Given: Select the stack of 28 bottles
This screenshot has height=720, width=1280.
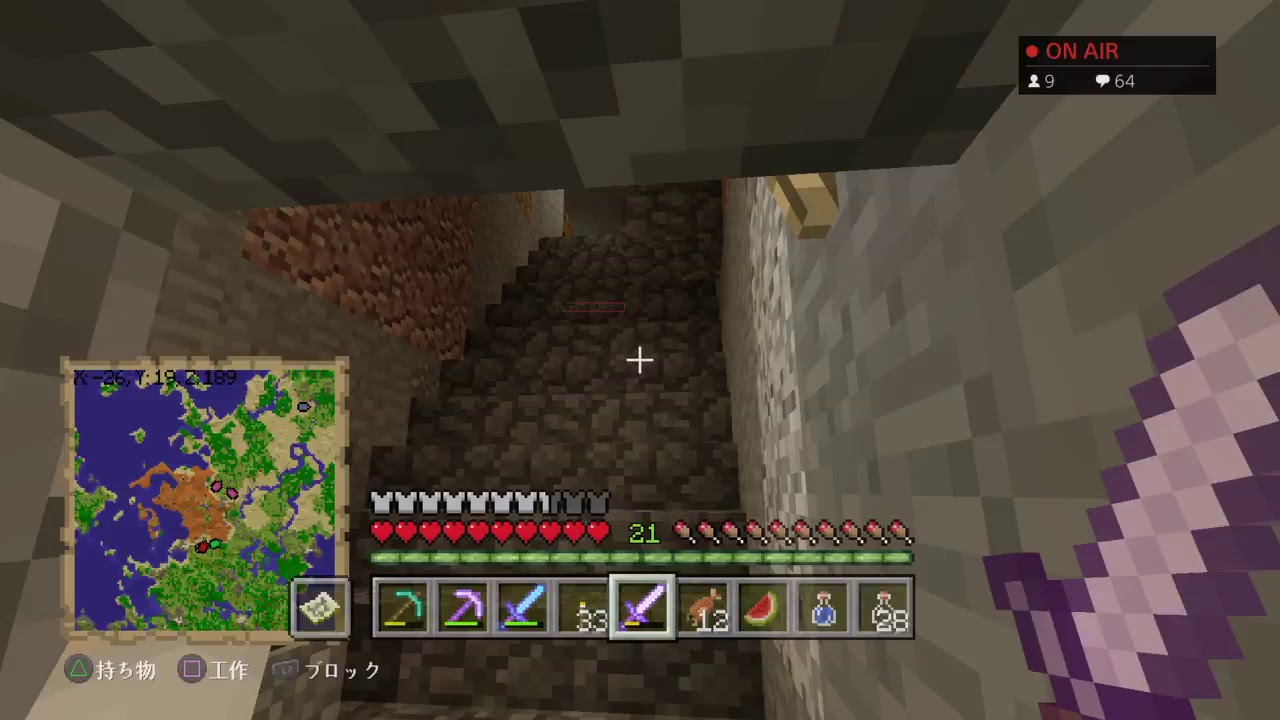Looking at the screenshot, I should [x=883, y=607].
